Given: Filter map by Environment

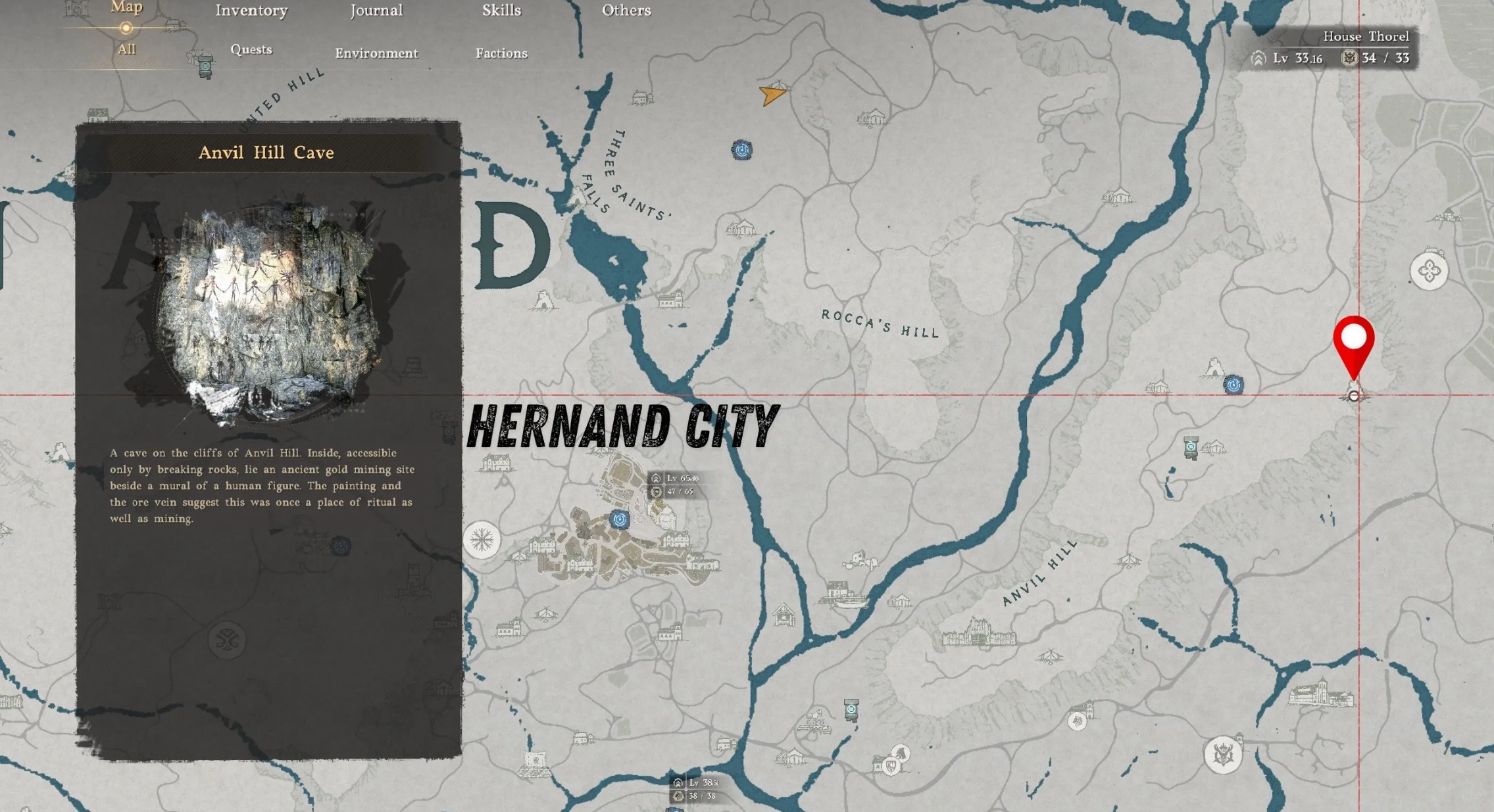Looking at the screenshot, I should [376, 53].
